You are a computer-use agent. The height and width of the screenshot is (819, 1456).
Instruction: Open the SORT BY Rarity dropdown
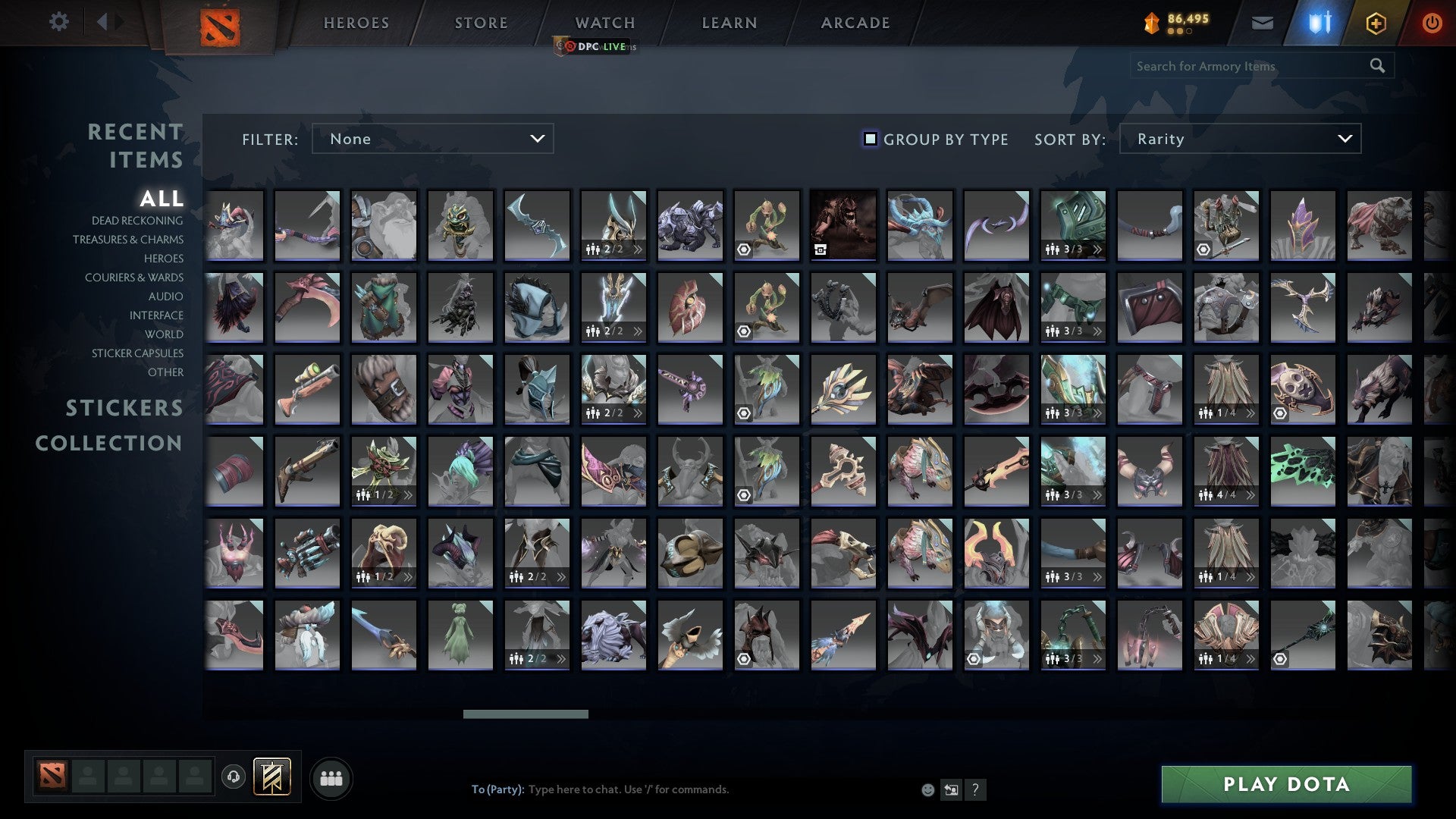pos(1239,139)
